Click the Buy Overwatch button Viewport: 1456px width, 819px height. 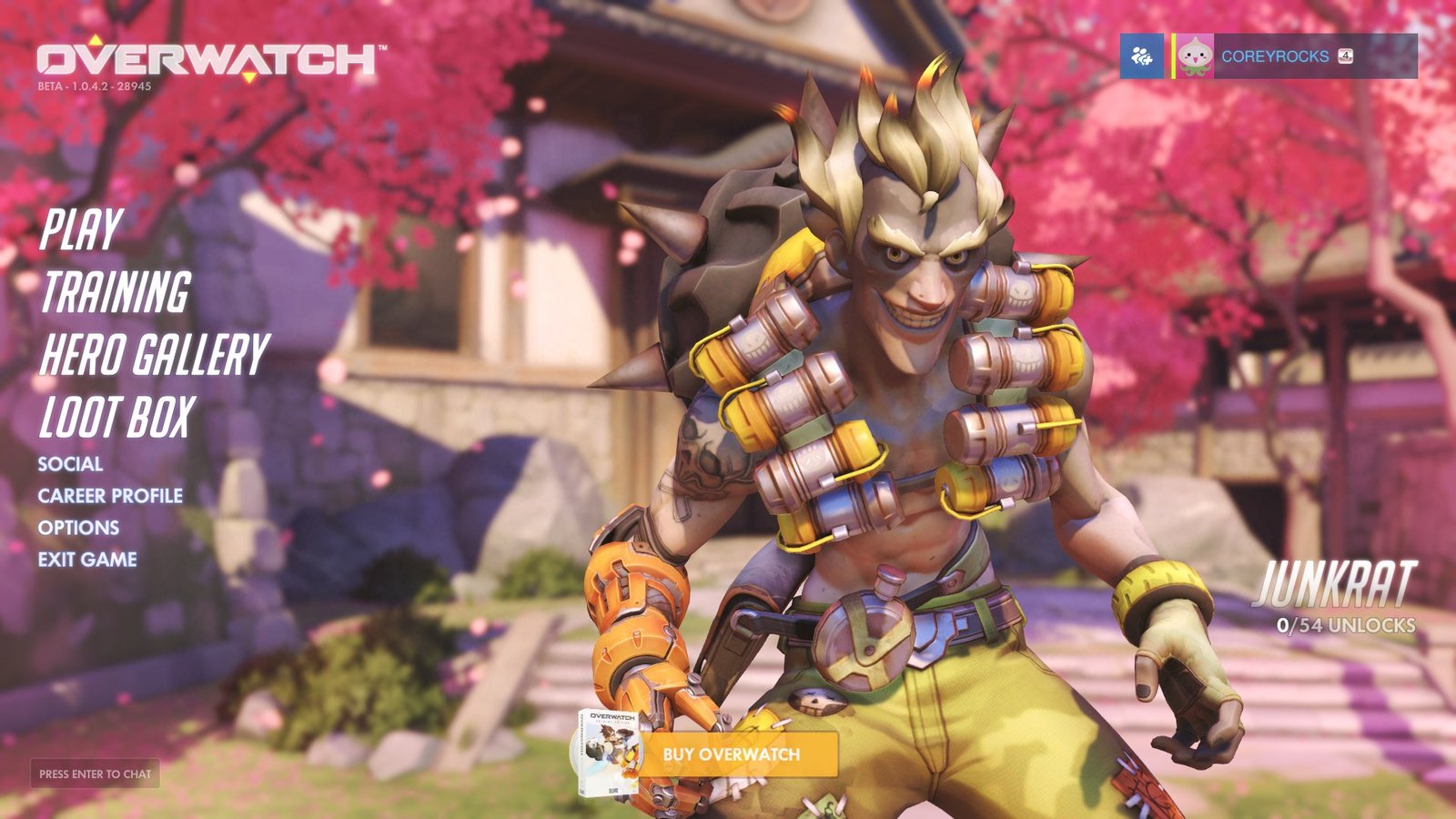pyautogui.click(x=731, y=754)
